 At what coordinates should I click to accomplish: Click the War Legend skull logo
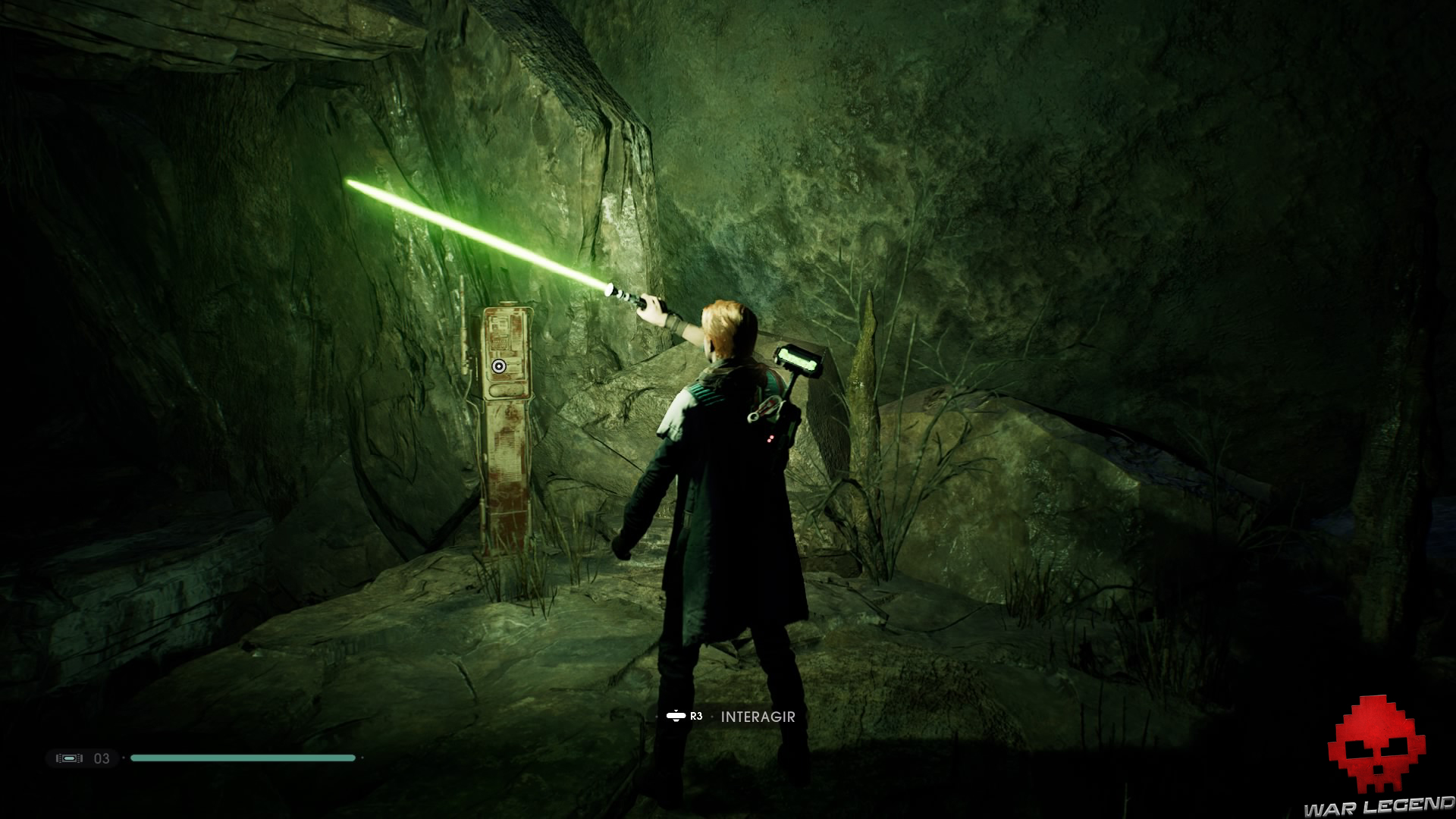pos(1376,747)
